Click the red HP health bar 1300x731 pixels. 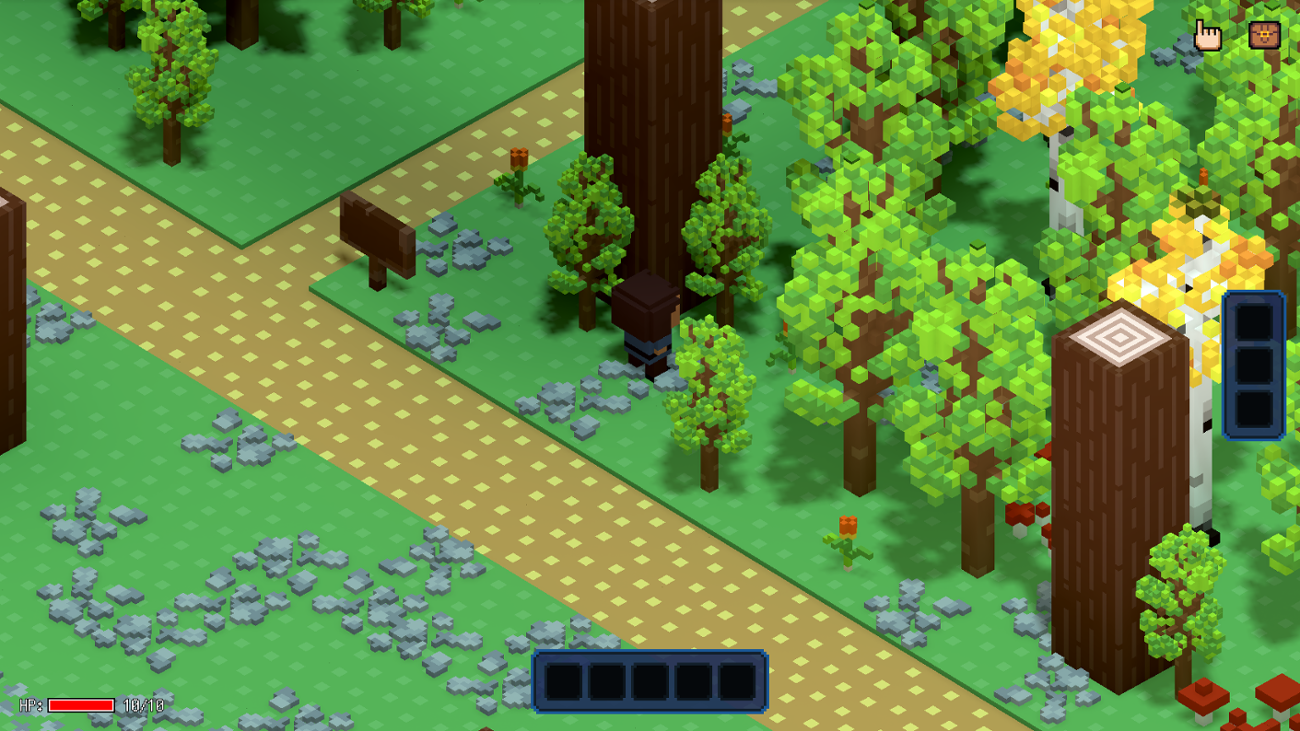click(80, 705)
